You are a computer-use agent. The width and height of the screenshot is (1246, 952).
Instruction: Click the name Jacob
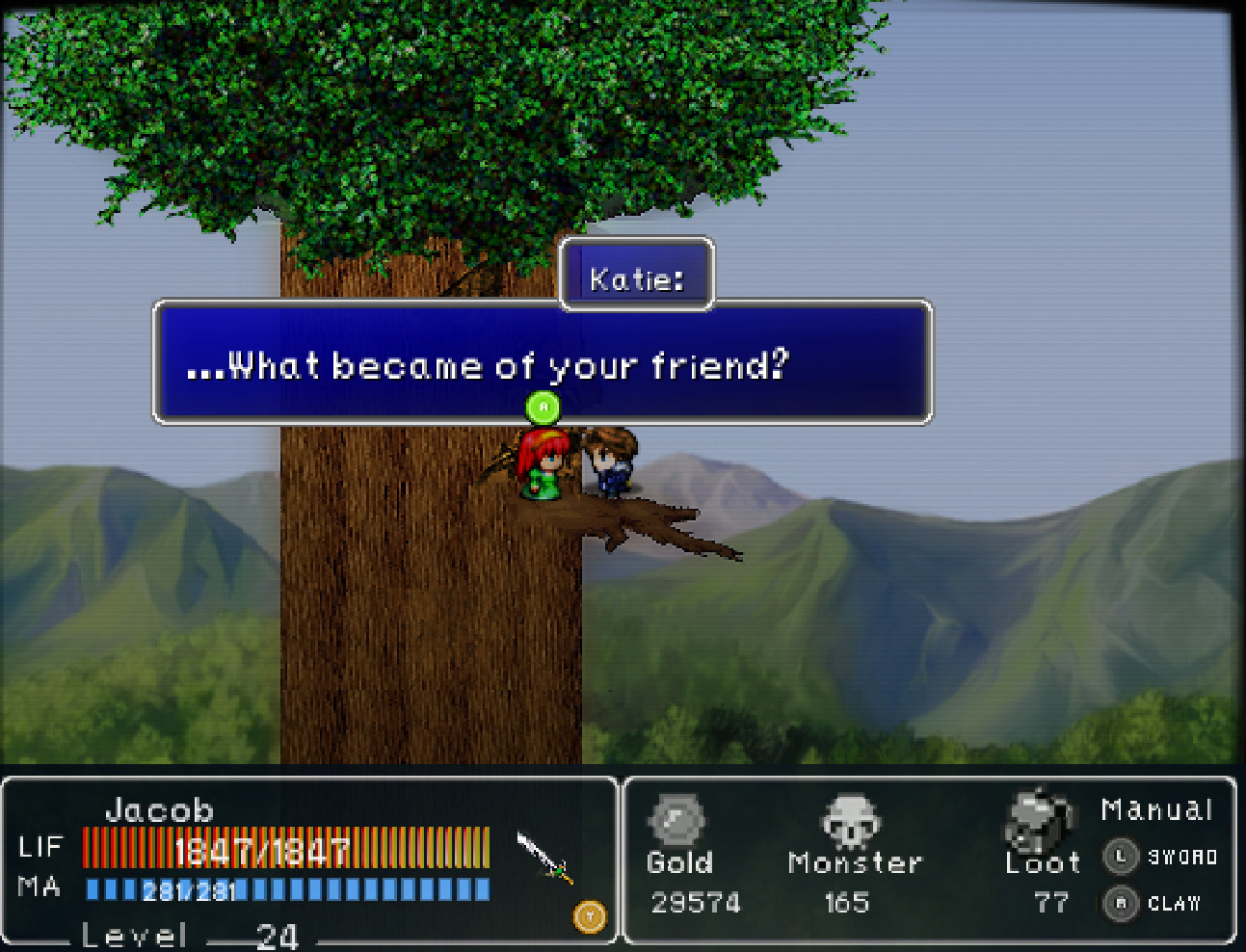(161, 809)
